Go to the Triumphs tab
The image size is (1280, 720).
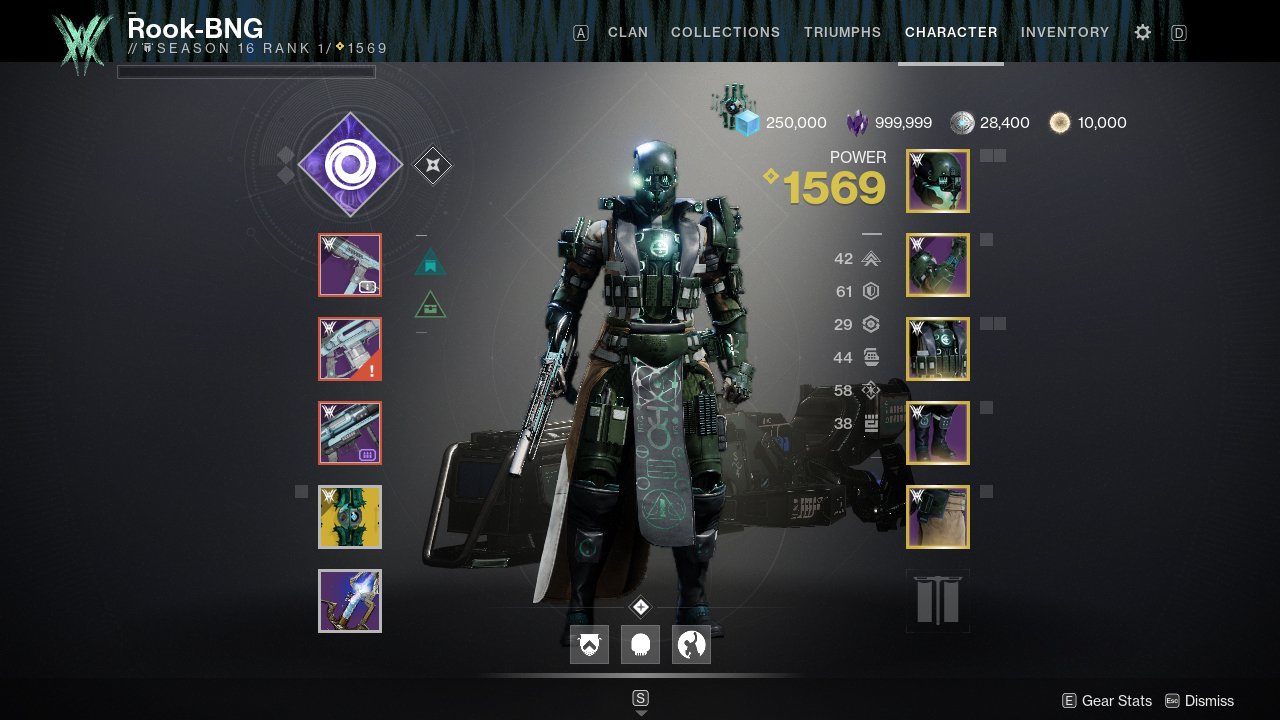[842, 32]
